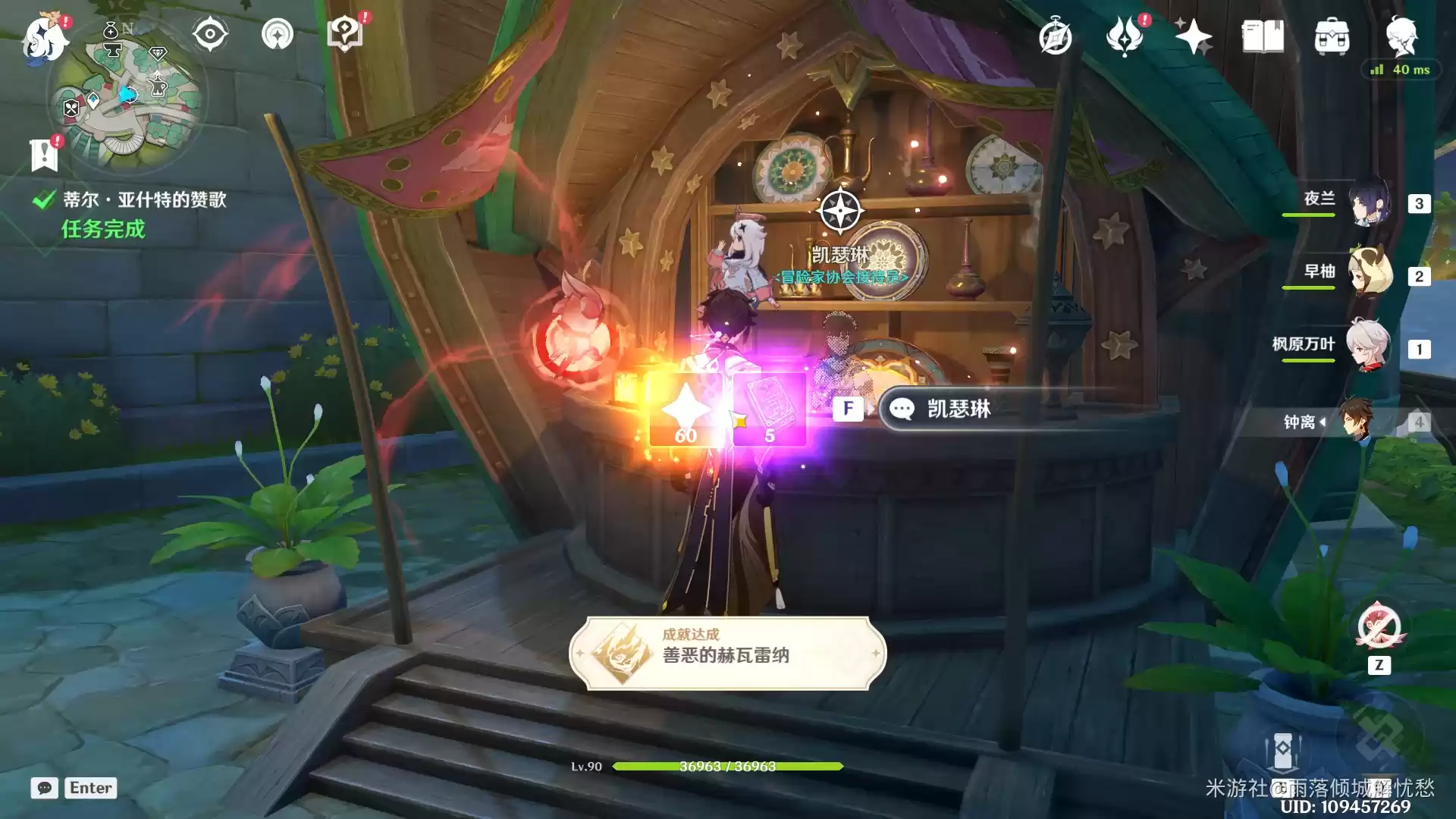
Task: Click the compass icon beside the minimap
Action: [209, 33]
